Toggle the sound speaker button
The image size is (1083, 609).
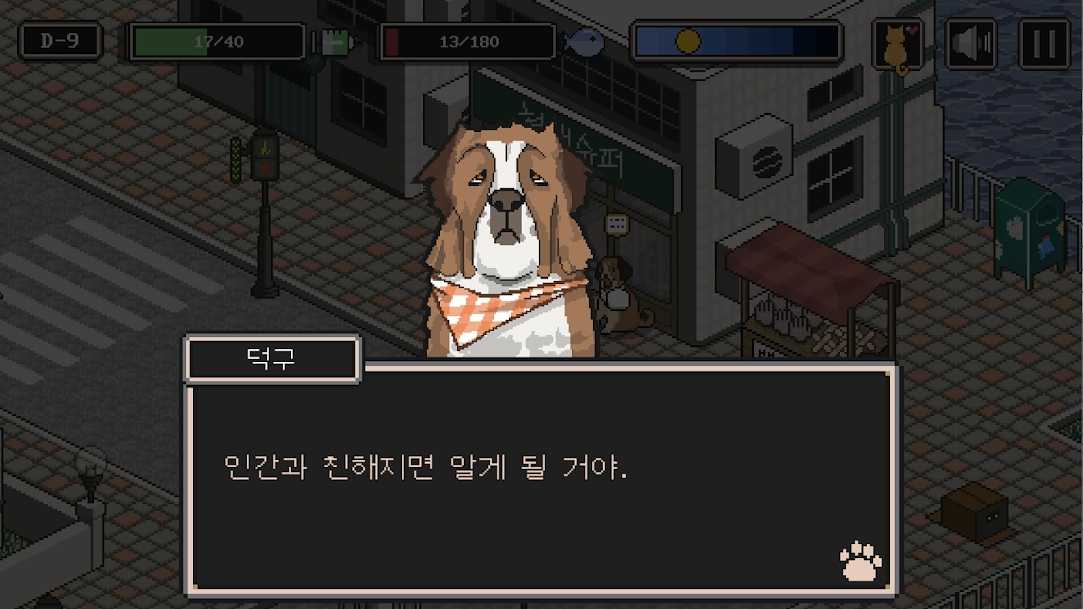(x=970, y=45)
